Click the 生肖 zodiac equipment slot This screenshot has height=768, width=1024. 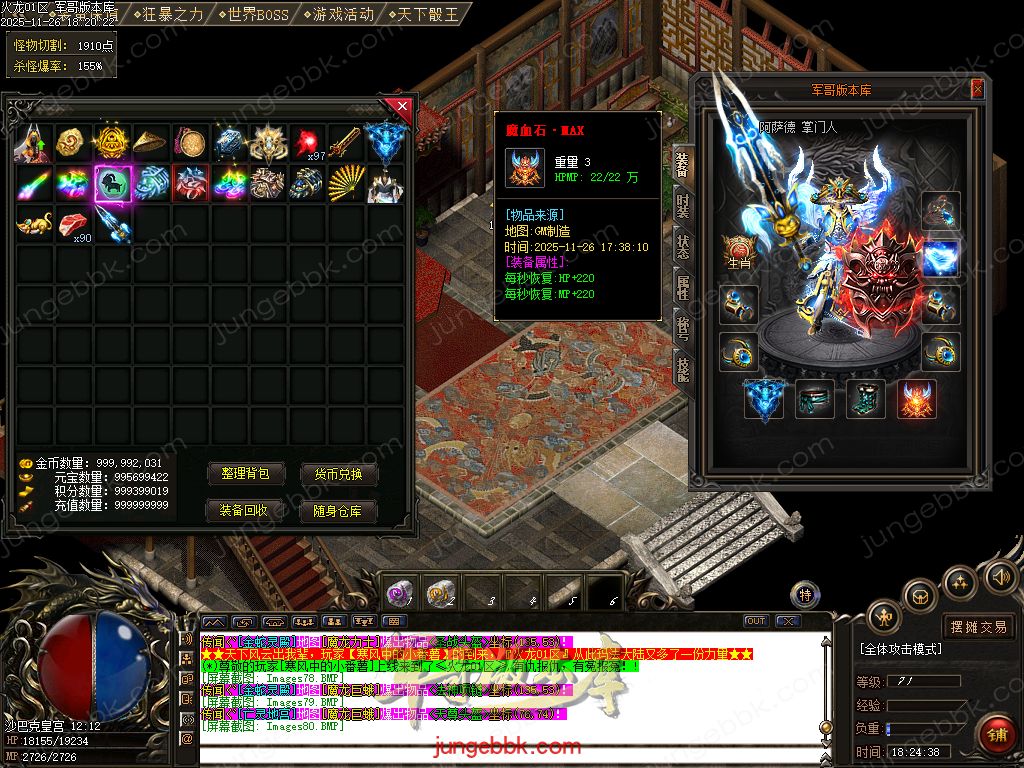coord(739,252)
